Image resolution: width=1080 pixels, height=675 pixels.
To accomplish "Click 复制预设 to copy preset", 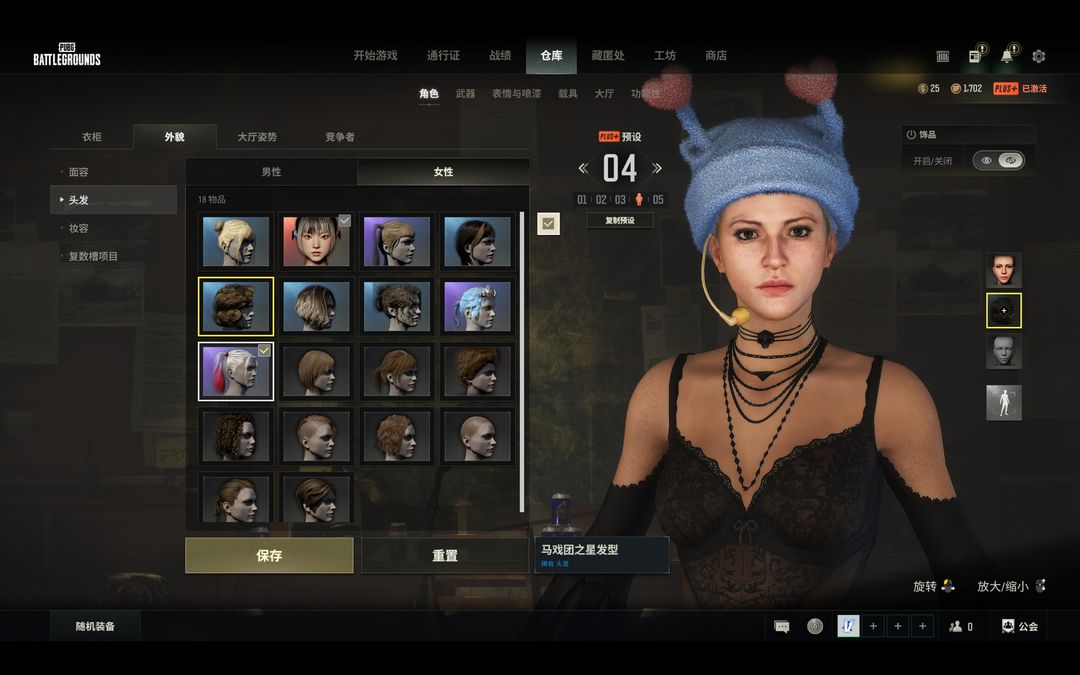I will [x=620, y=220].
